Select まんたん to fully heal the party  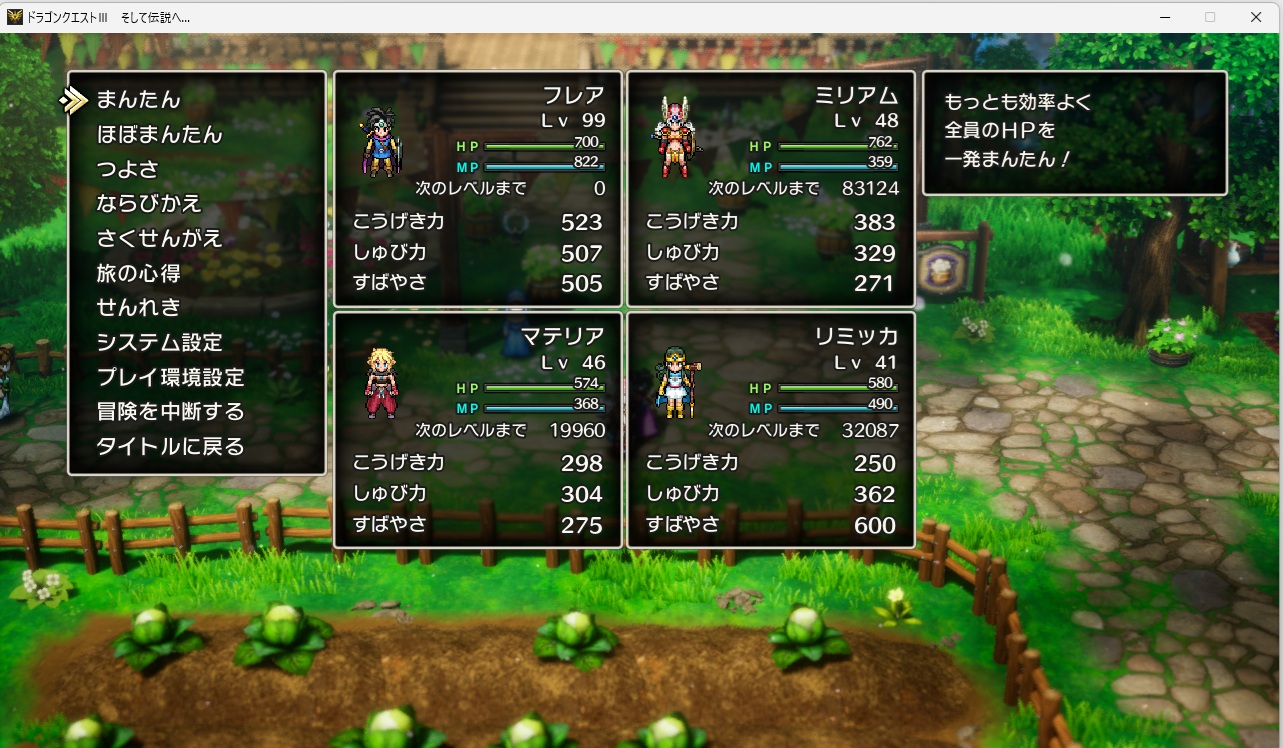(x=139, y=100)
